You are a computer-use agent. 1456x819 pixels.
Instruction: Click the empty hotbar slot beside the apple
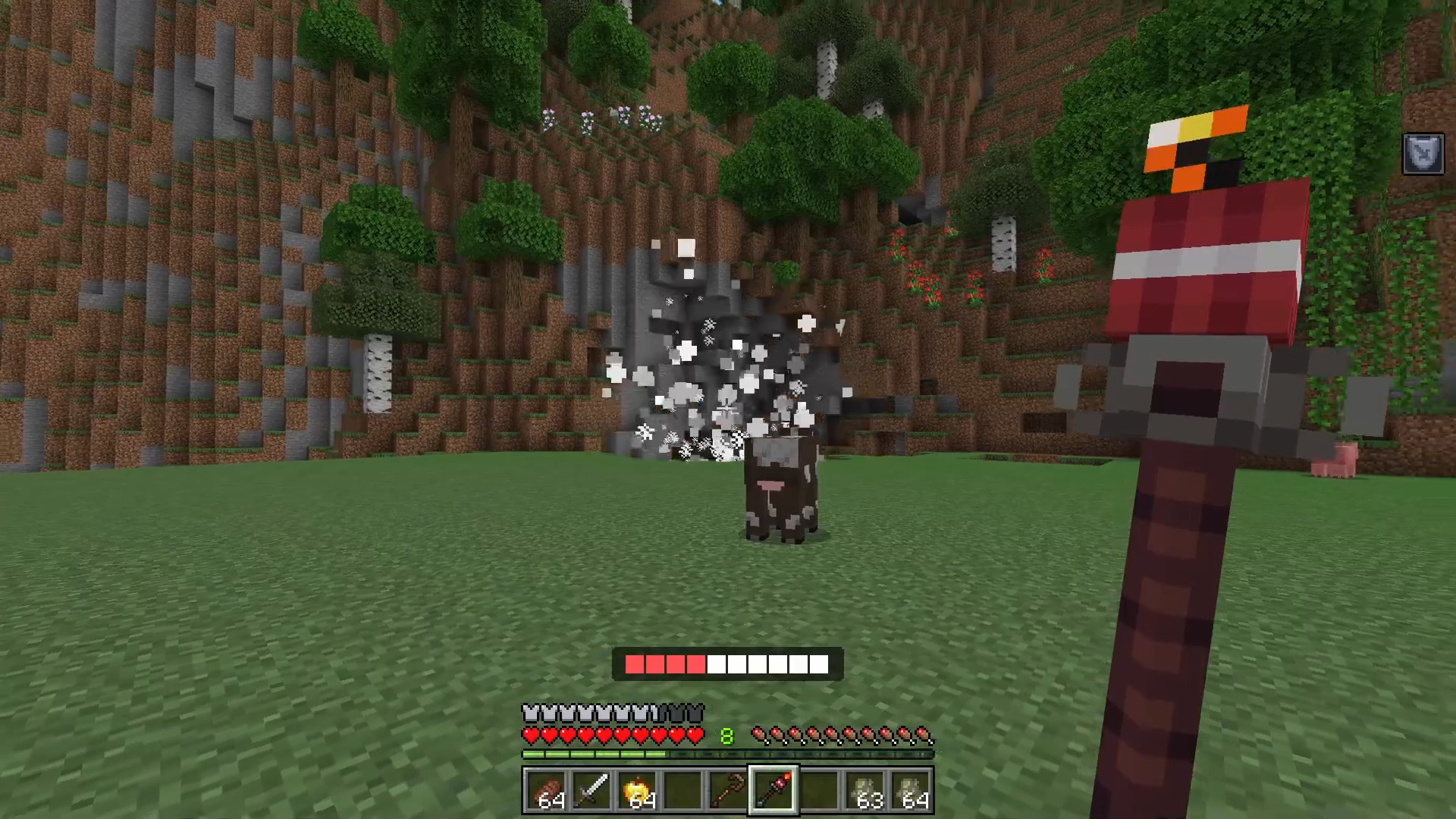coord(684,791)
